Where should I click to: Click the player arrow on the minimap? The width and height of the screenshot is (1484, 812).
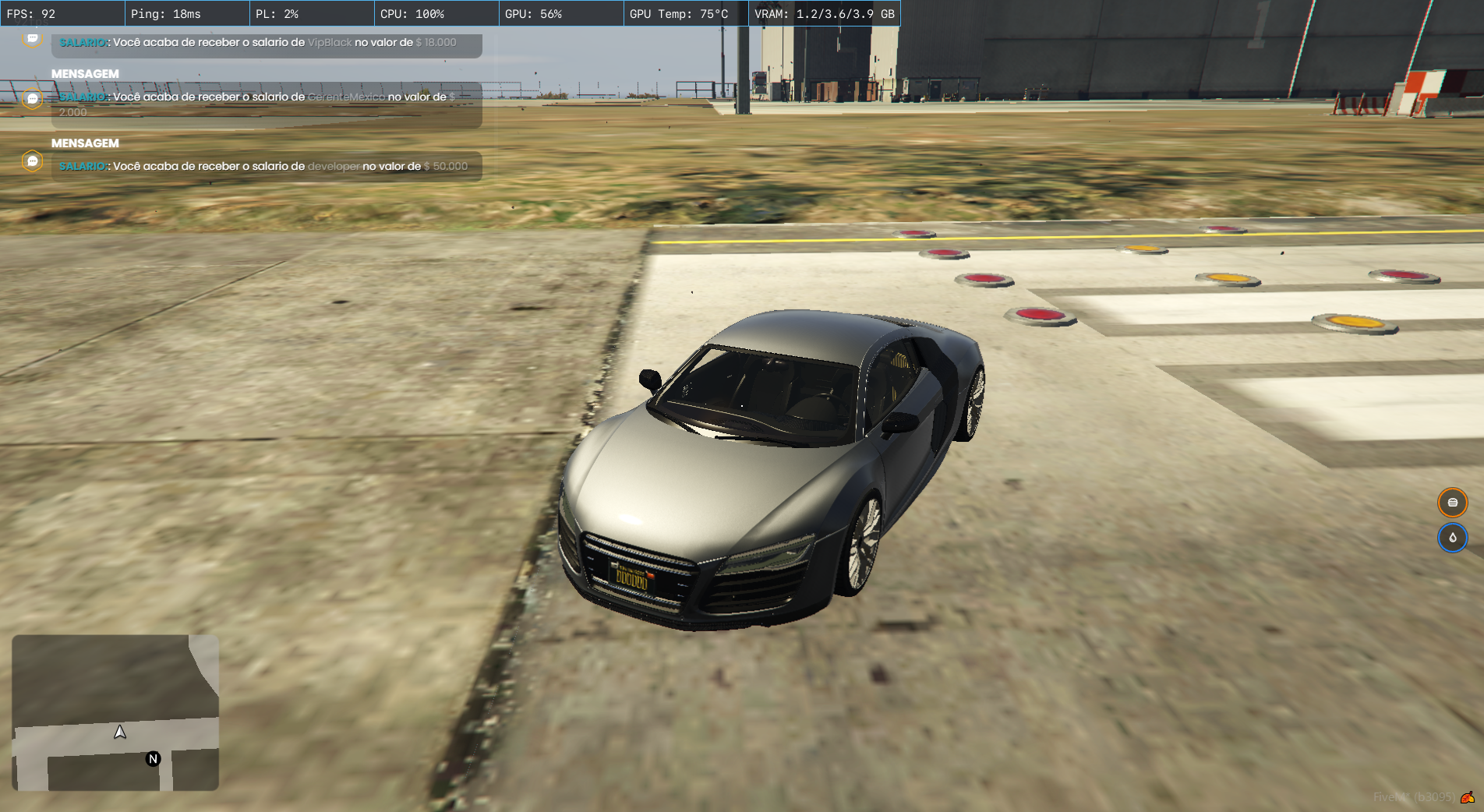click(x=120, y=732)
